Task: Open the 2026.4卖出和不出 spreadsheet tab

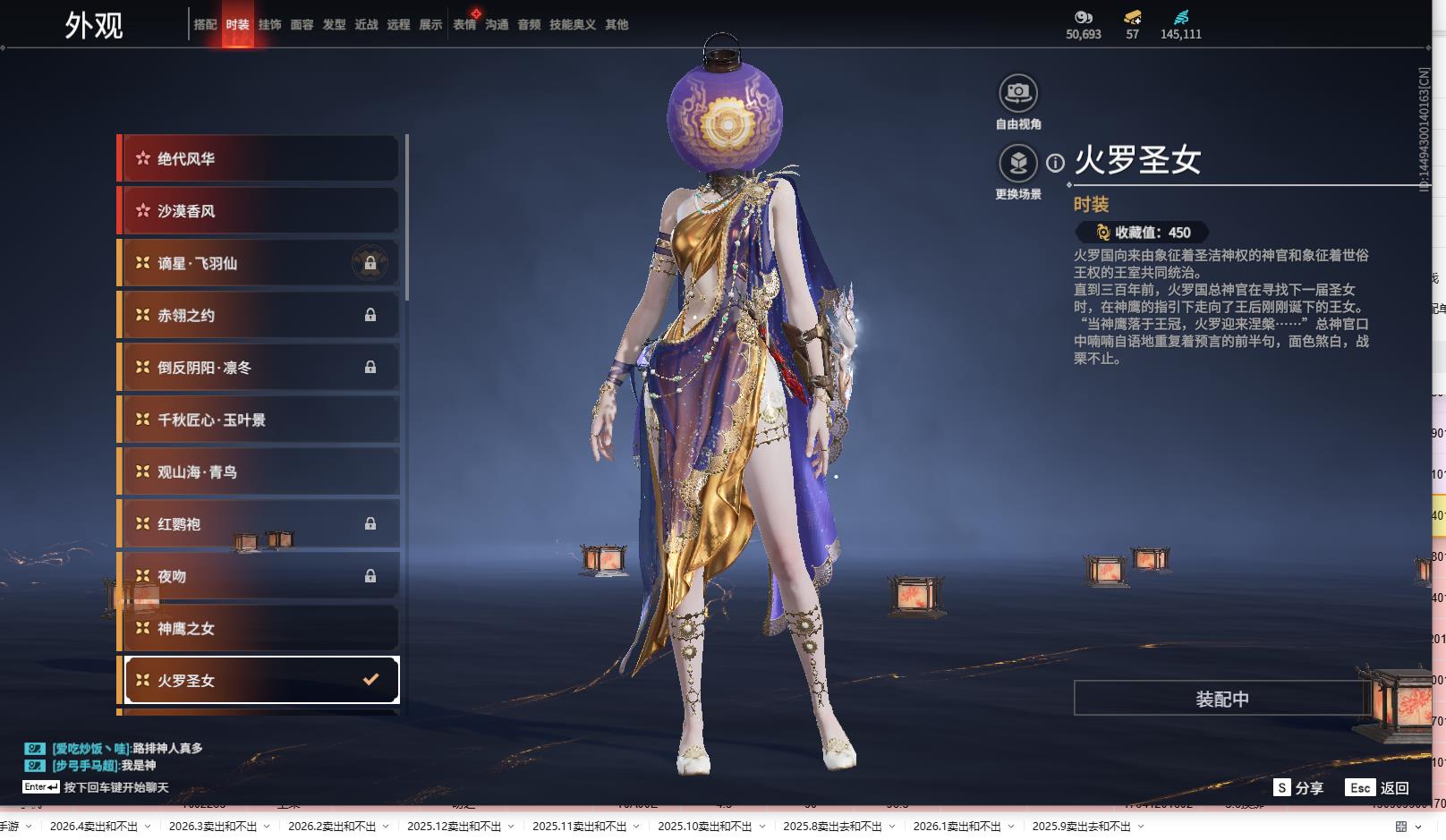Action: click(x=94, y=827)
